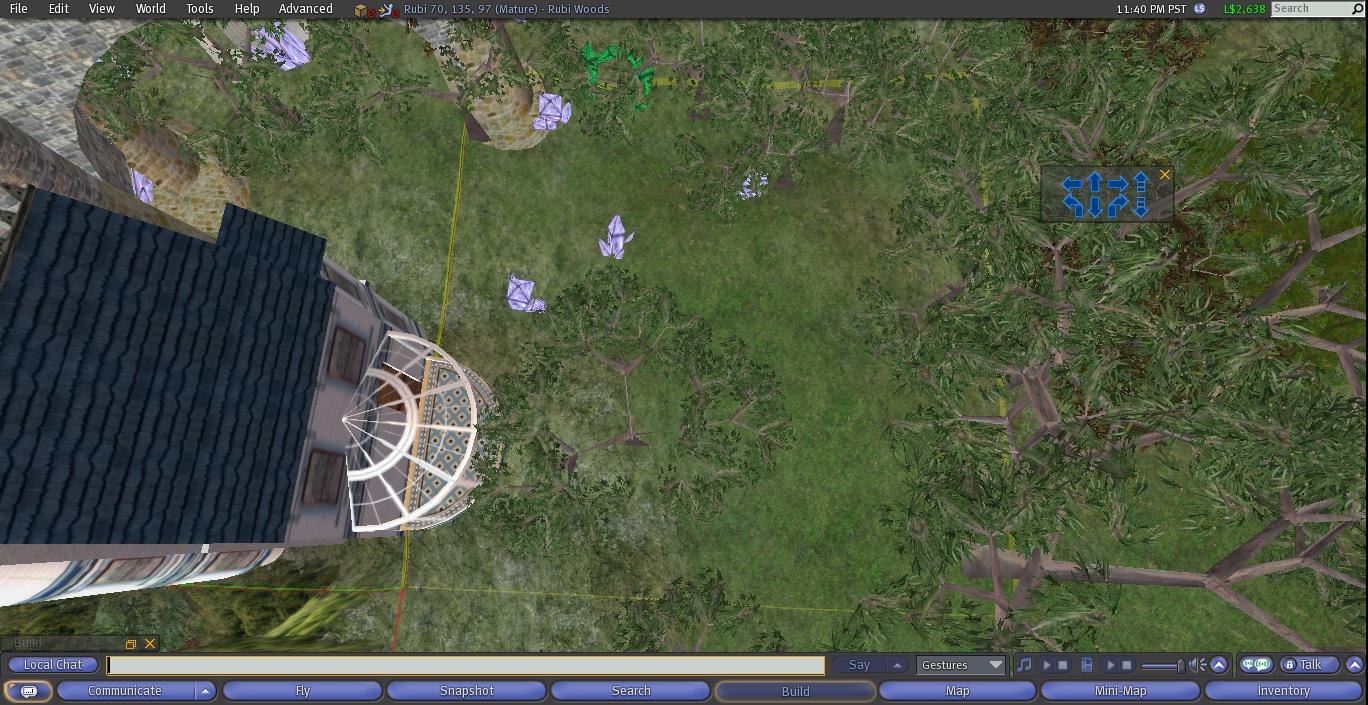
Task: Close the movement controls panel
Action: (1165, 175)
